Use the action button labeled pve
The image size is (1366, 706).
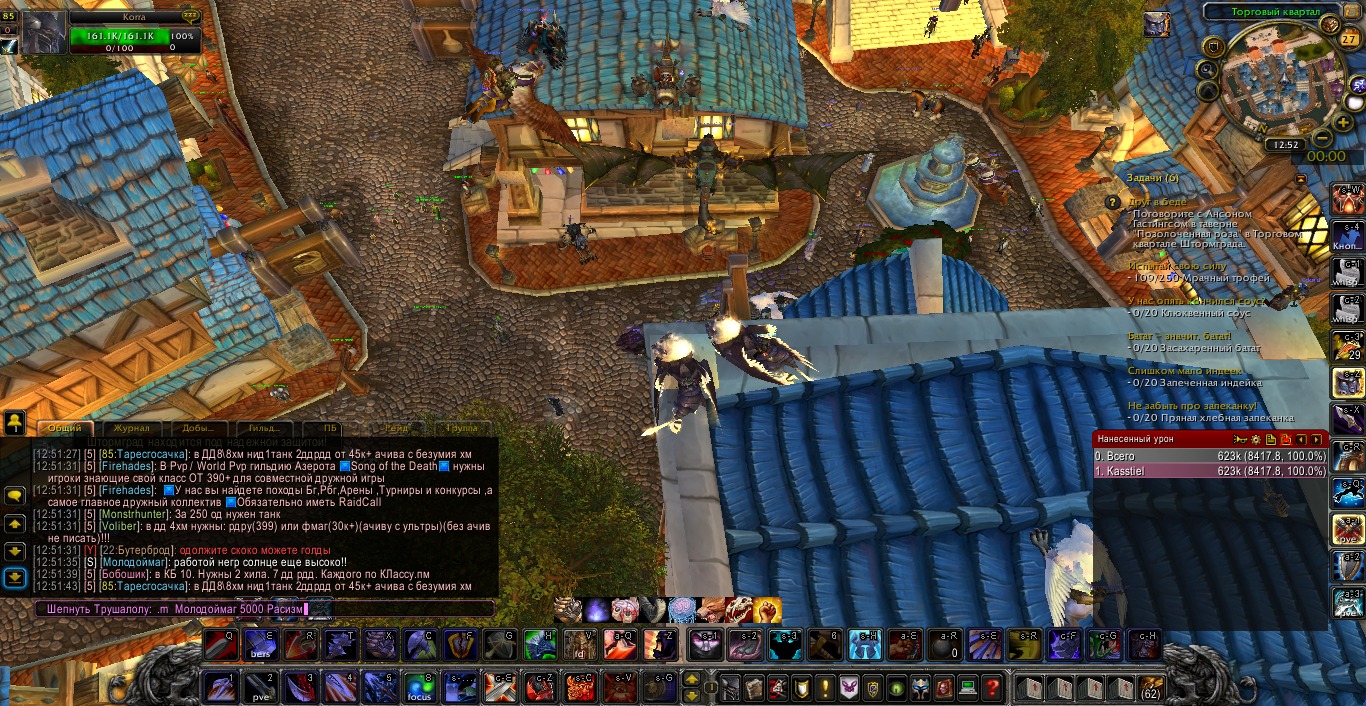[x=261, y=688]
